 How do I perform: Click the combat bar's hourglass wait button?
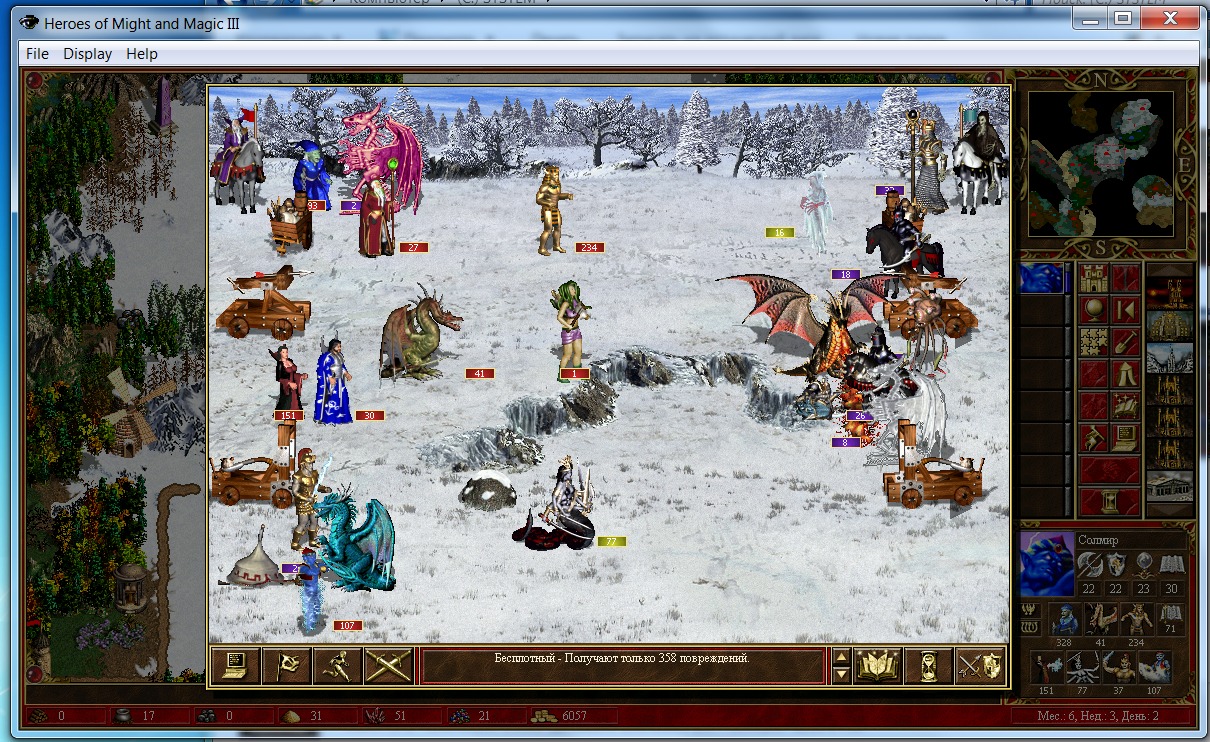click(929, 665)
